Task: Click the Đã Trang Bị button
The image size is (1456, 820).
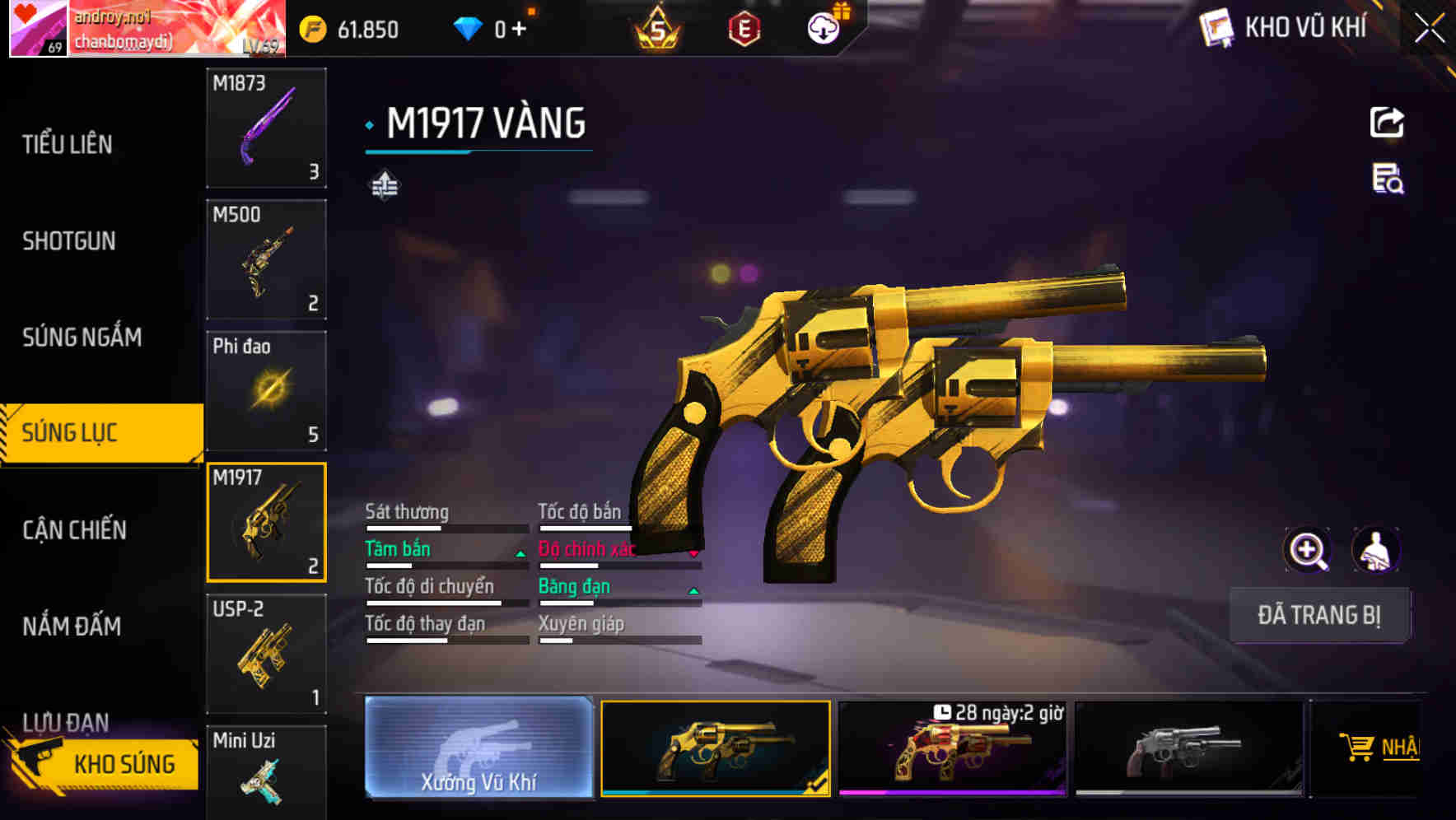Action: tap(1319, 615)
